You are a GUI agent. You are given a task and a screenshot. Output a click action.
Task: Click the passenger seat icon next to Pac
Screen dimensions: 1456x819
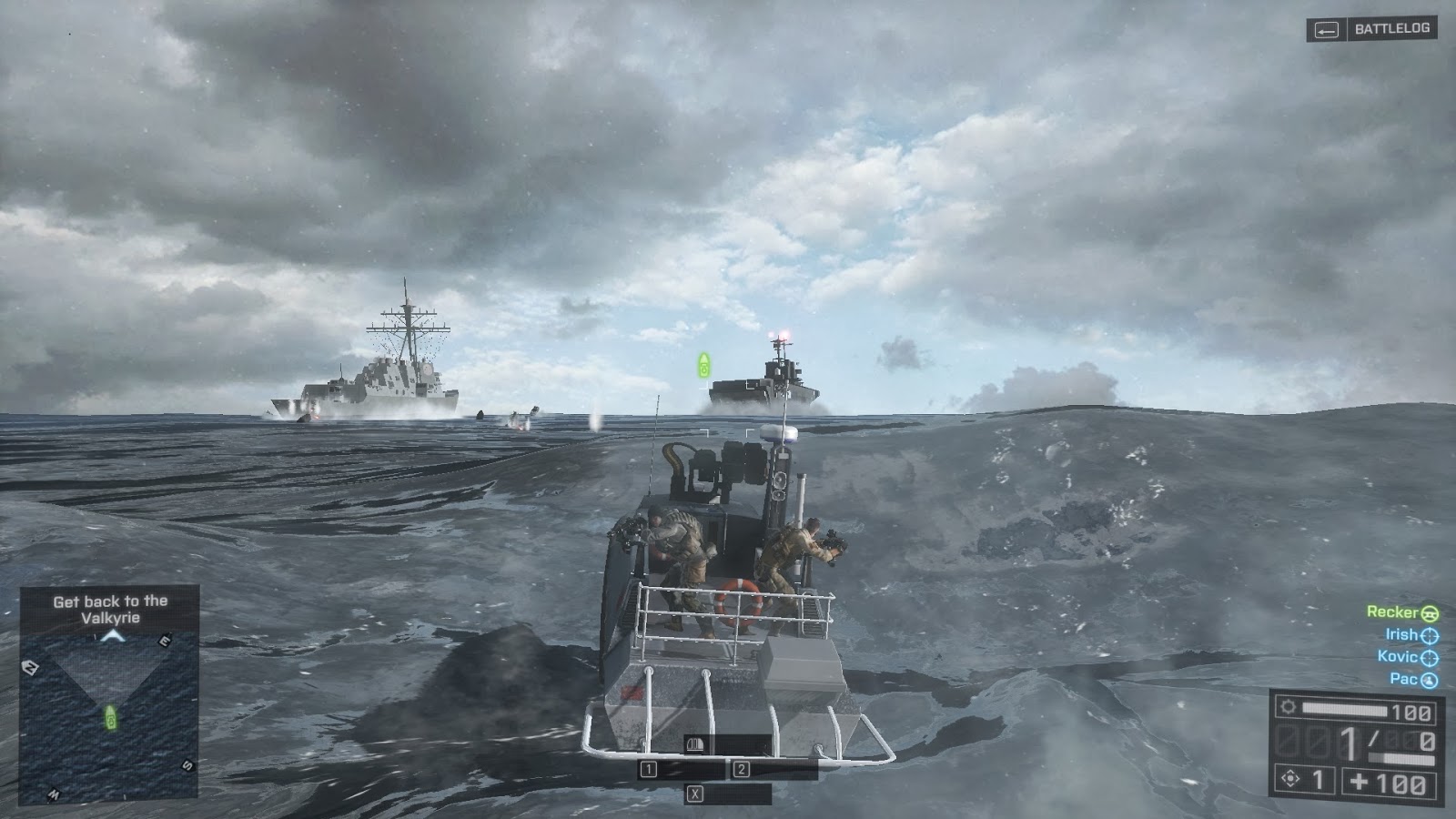[1431, 679]
